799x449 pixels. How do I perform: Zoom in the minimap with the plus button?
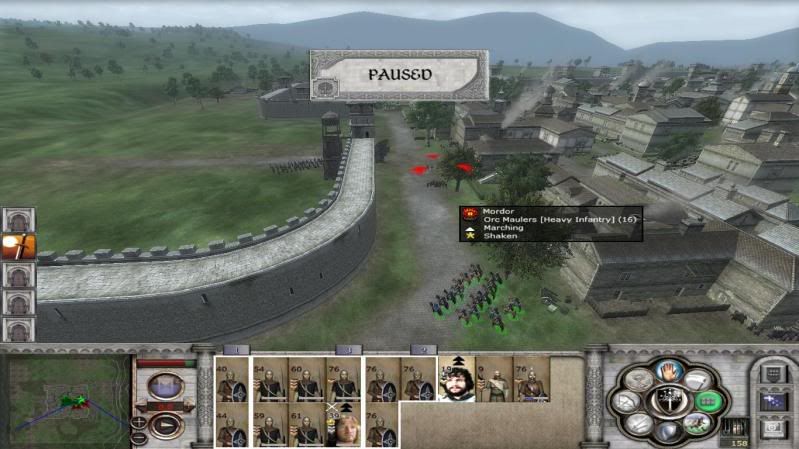click(139, 420)
